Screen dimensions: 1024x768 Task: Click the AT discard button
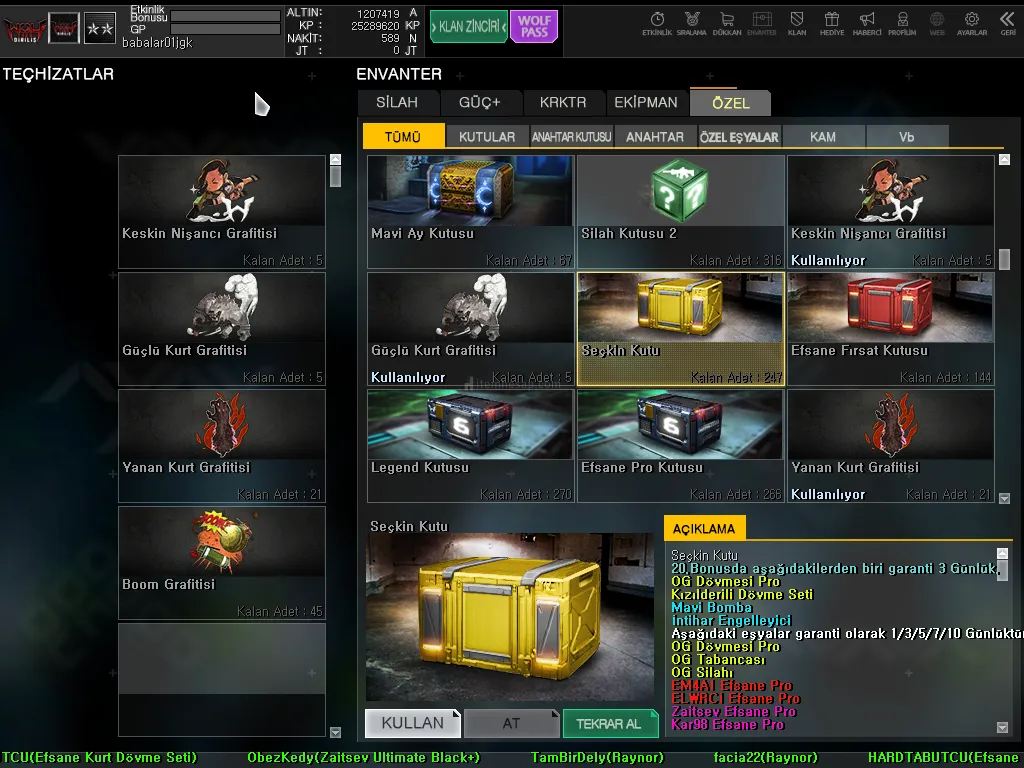pyautogui.click(x=511, y=723)
